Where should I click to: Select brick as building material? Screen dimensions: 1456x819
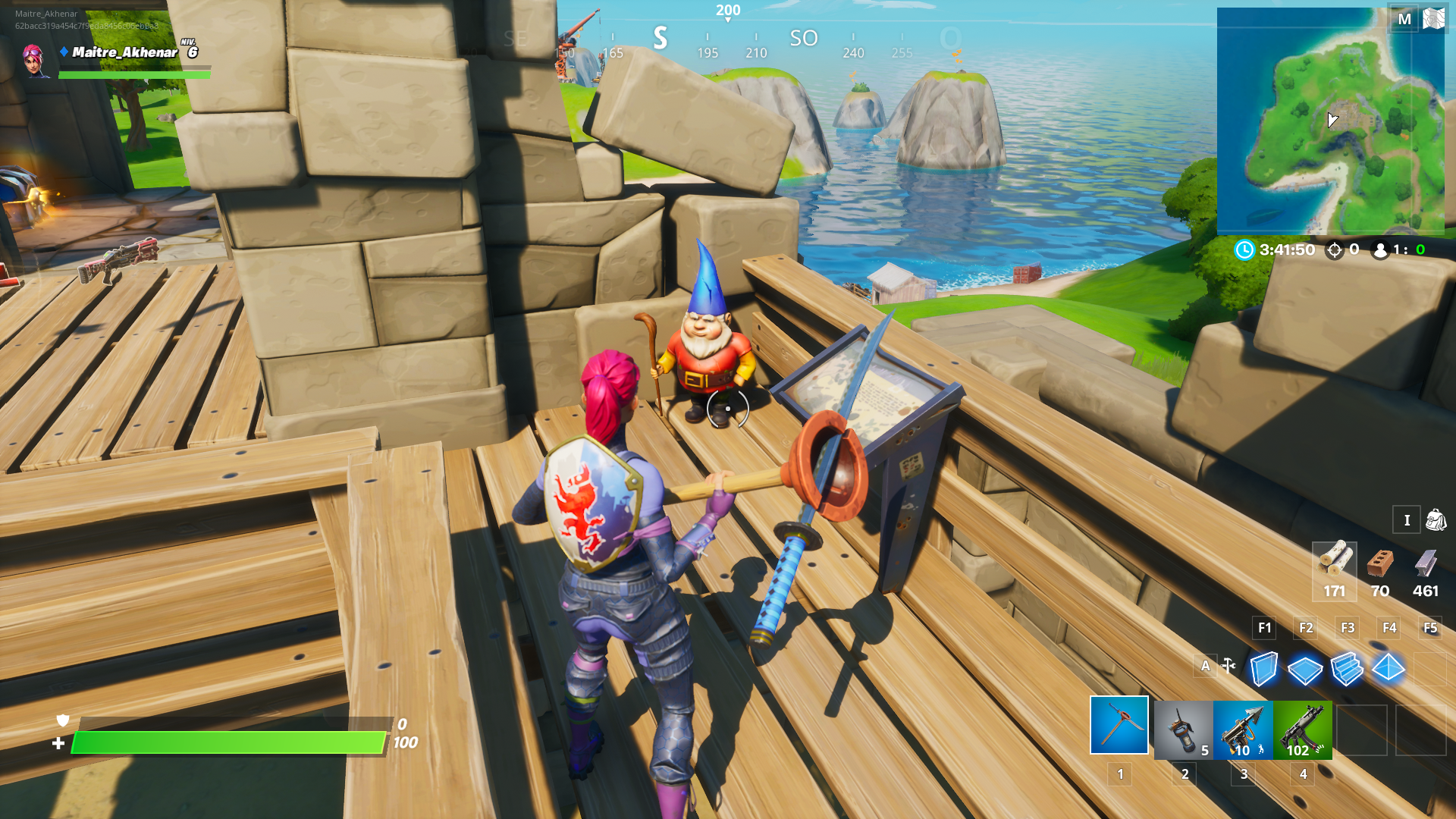coord(1380,570)
